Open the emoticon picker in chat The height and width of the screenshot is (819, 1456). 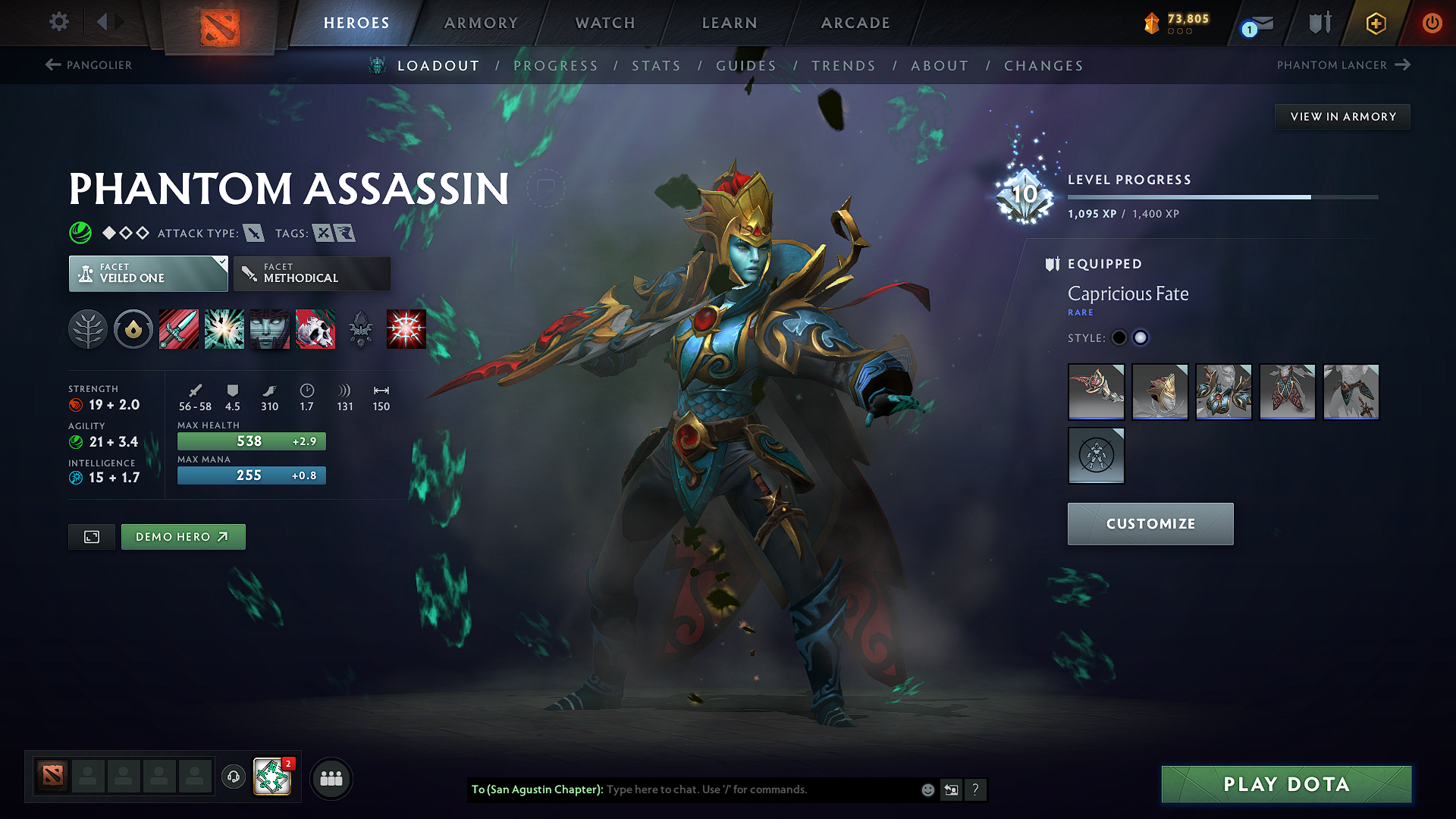coord(927,789)
